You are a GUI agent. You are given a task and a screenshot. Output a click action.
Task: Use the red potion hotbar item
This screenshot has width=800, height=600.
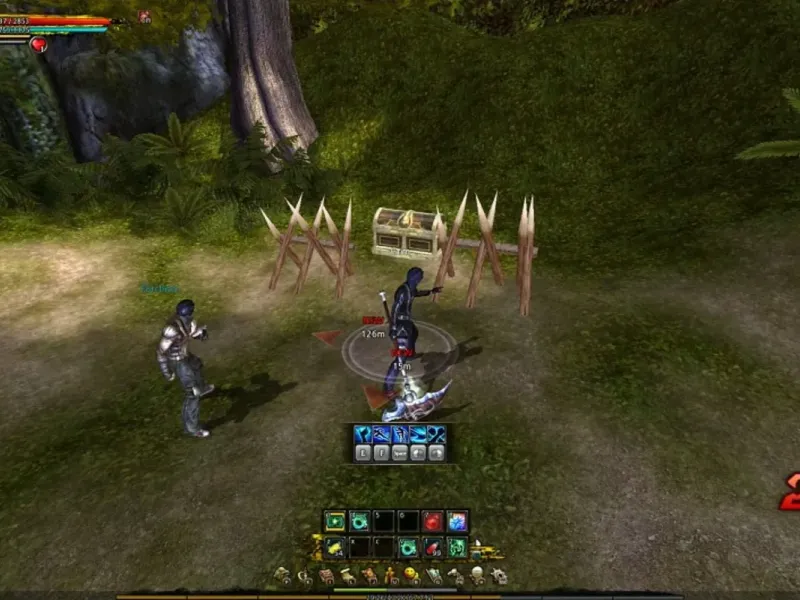pyautogui.click(x=432, y=547)
